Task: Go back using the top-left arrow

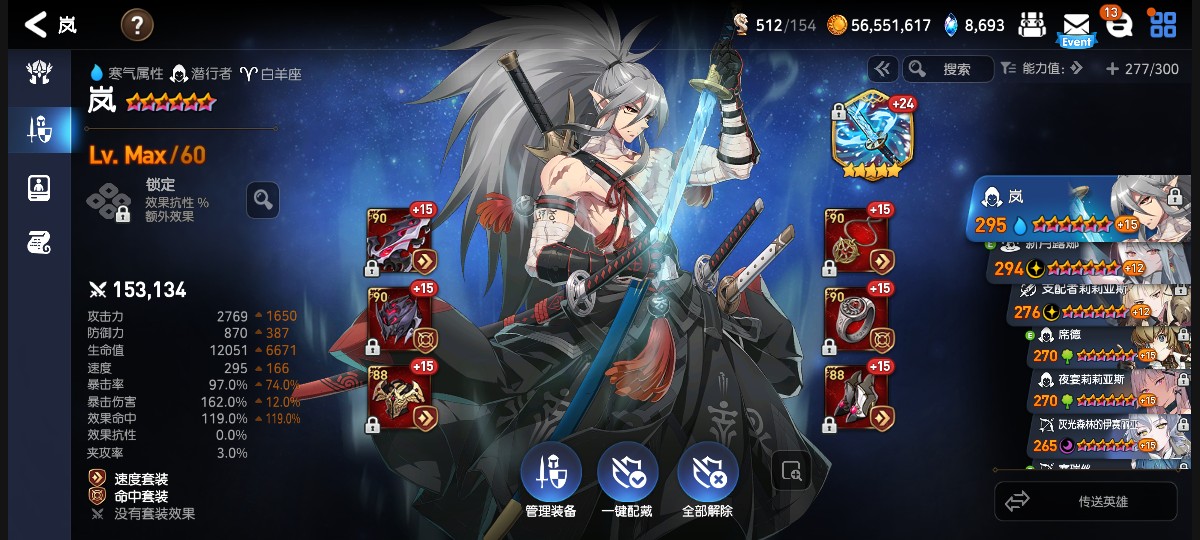Action: point(37,24)
